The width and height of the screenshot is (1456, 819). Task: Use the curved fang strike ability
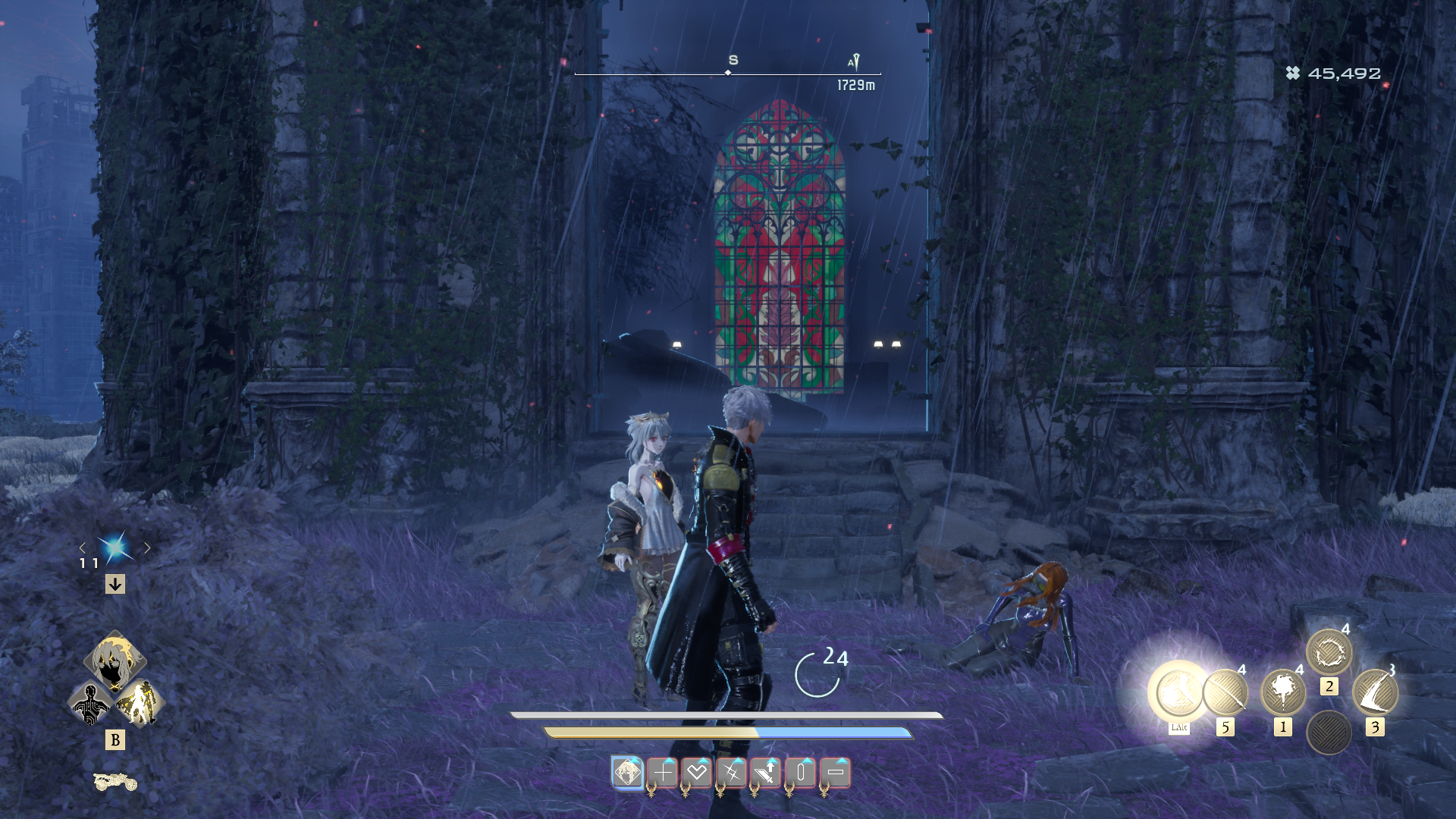(1375, 692)
